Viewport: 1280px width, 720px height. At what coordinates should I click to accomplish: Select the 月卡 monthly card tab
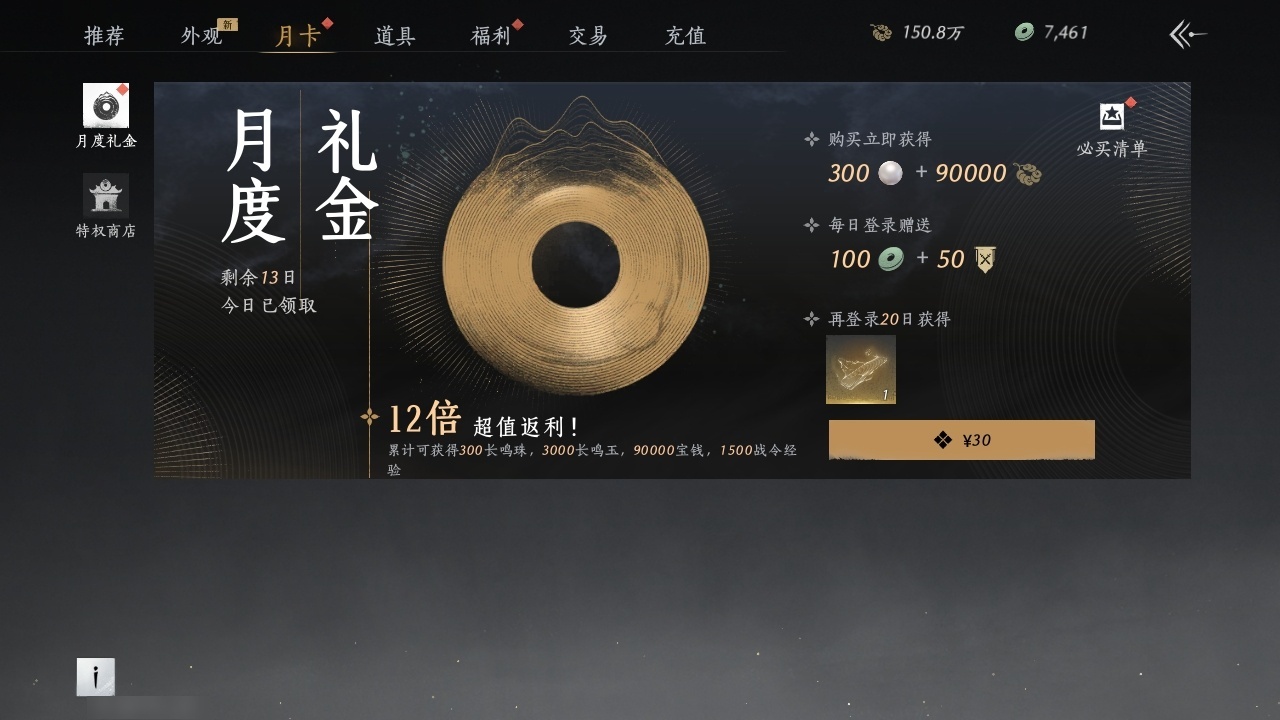[x=298, y=36]
